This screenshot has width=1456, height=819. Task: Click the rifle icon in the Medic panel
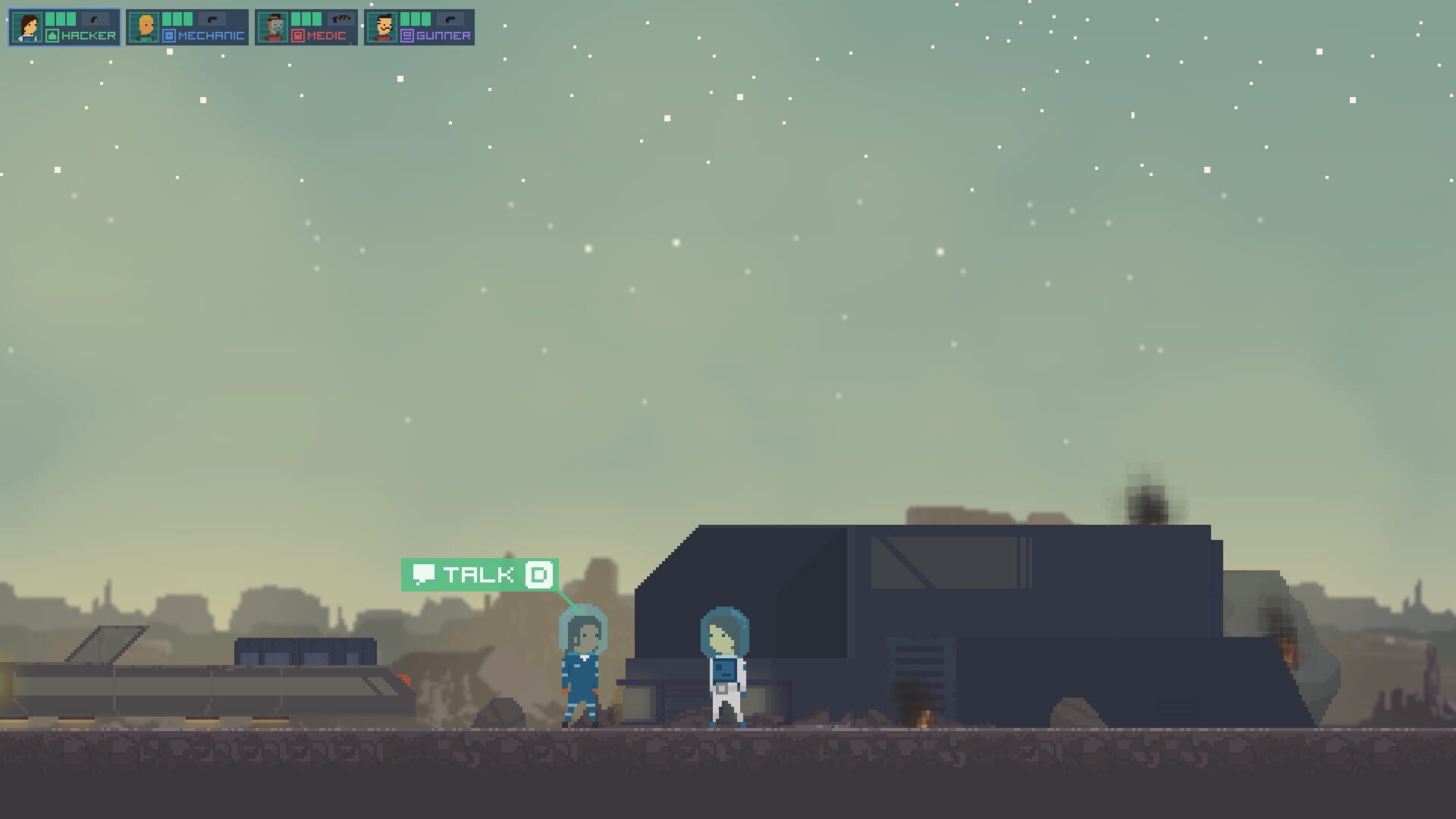click(340, 18)
